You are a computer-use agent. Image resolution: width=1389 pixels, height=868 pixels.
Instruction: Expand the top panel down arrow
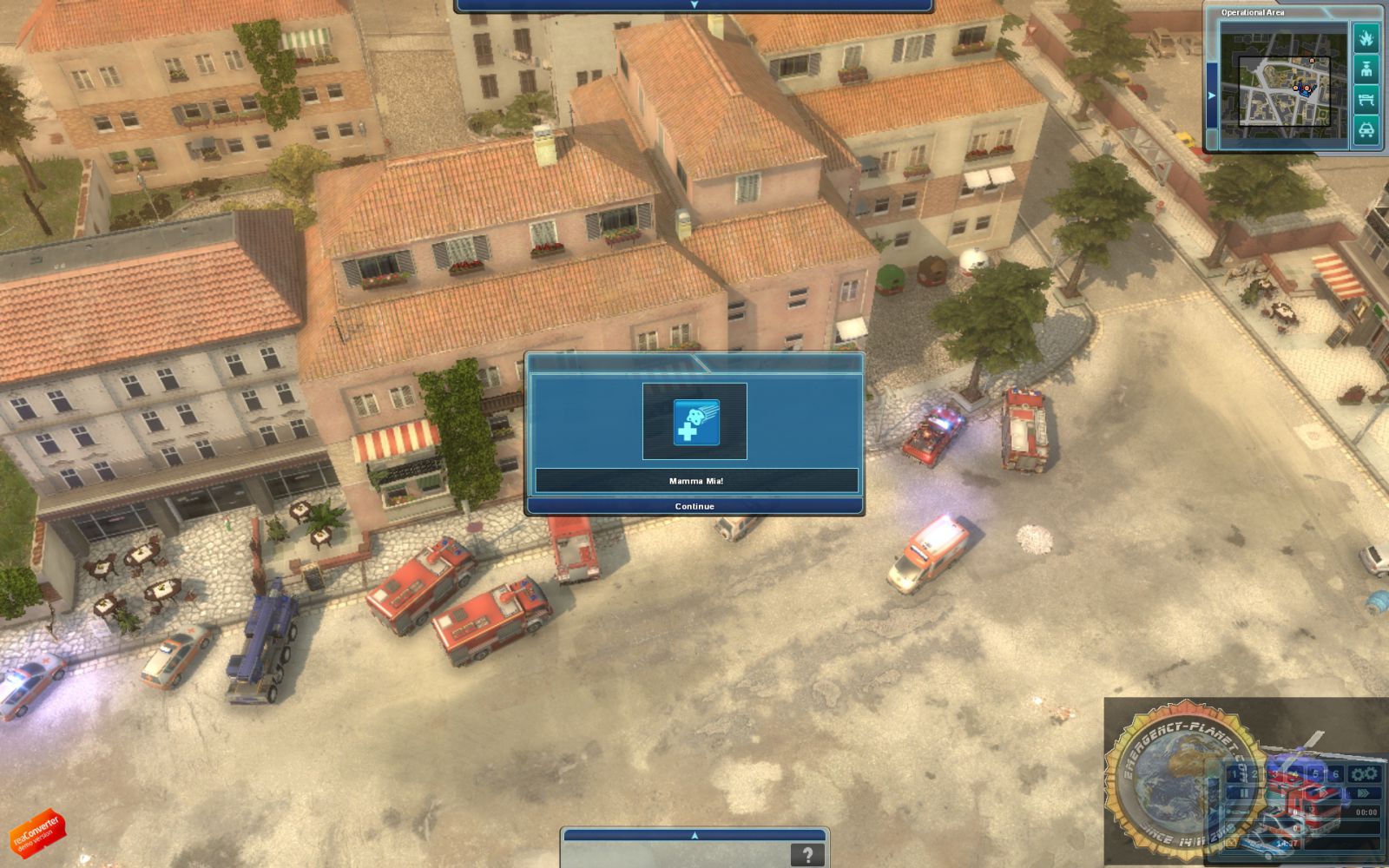(x=694, y=5)
